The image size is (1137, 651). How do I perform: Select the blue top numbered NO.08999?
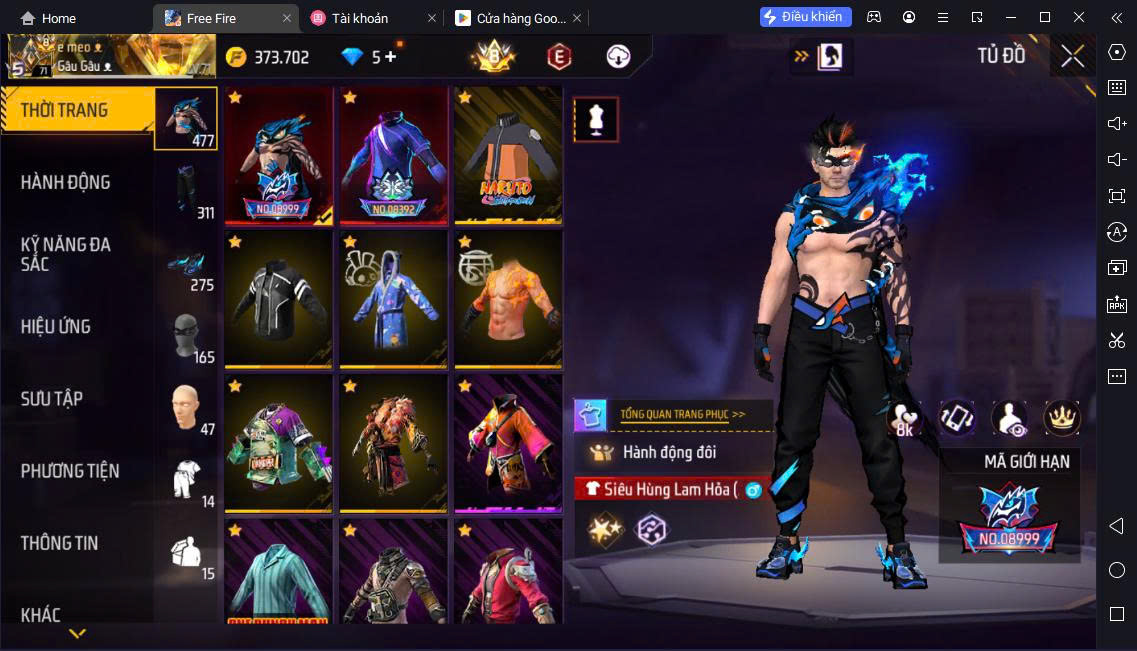tap(279, 155)
